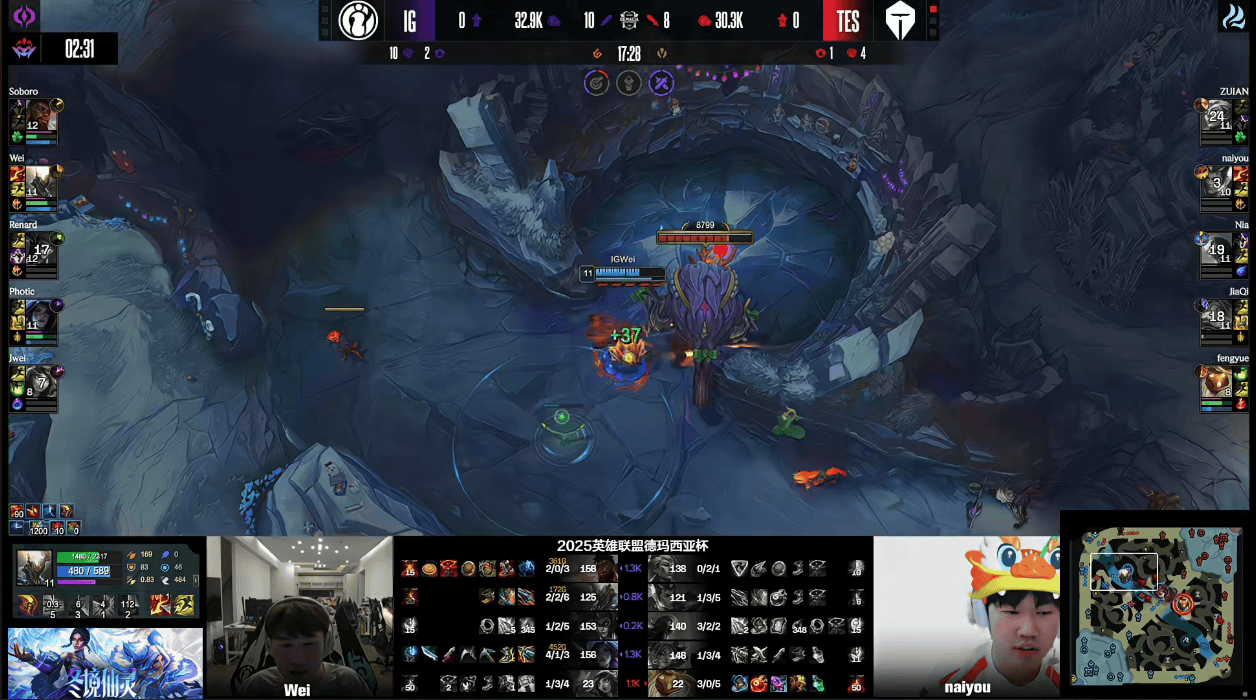Select ZUIAN's champion portrait

pyautogui.click(x=1217, y=116)
